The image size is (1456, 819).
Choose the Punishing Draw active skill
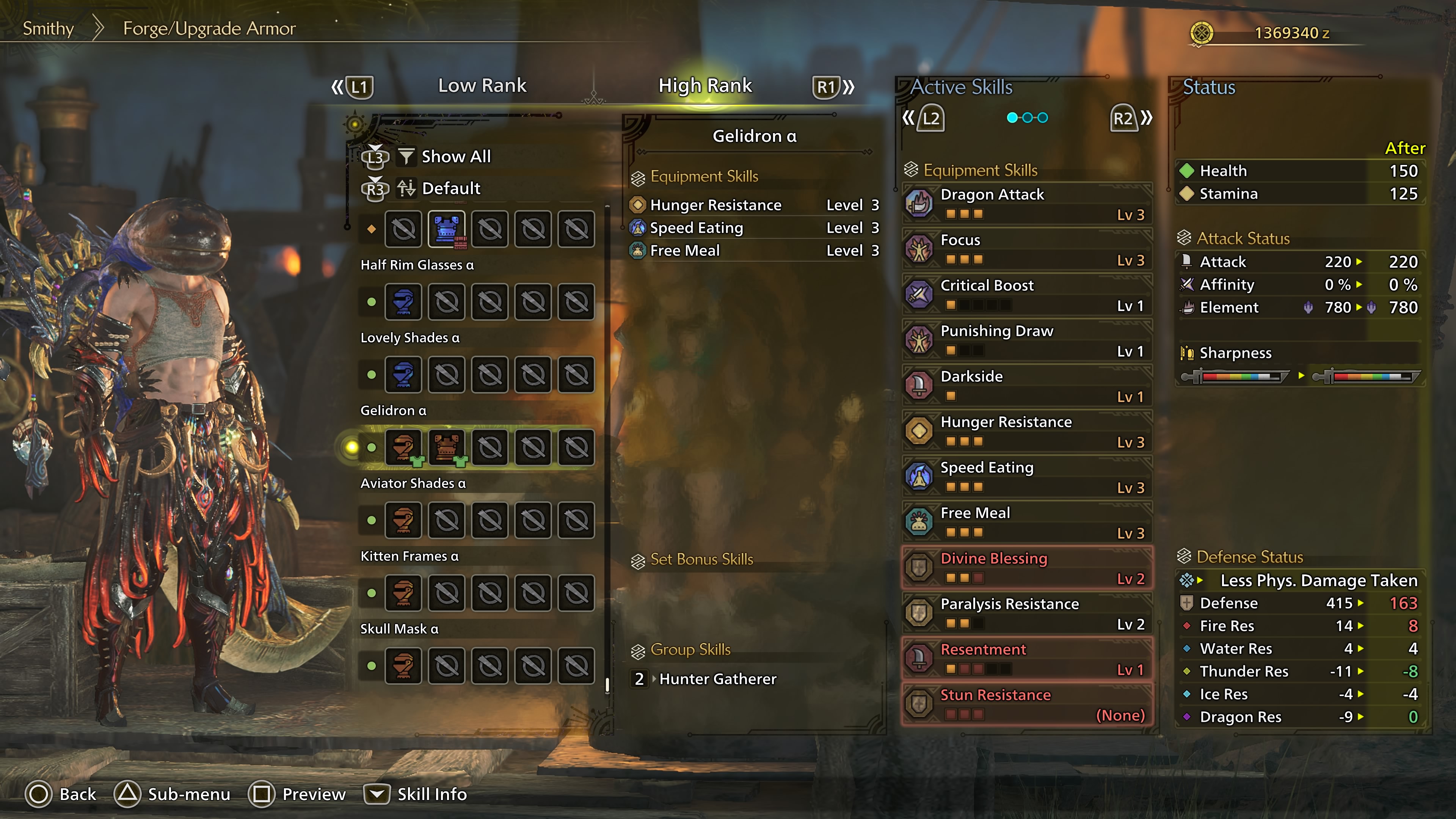pyautogui.click(x=1026, y=340)
